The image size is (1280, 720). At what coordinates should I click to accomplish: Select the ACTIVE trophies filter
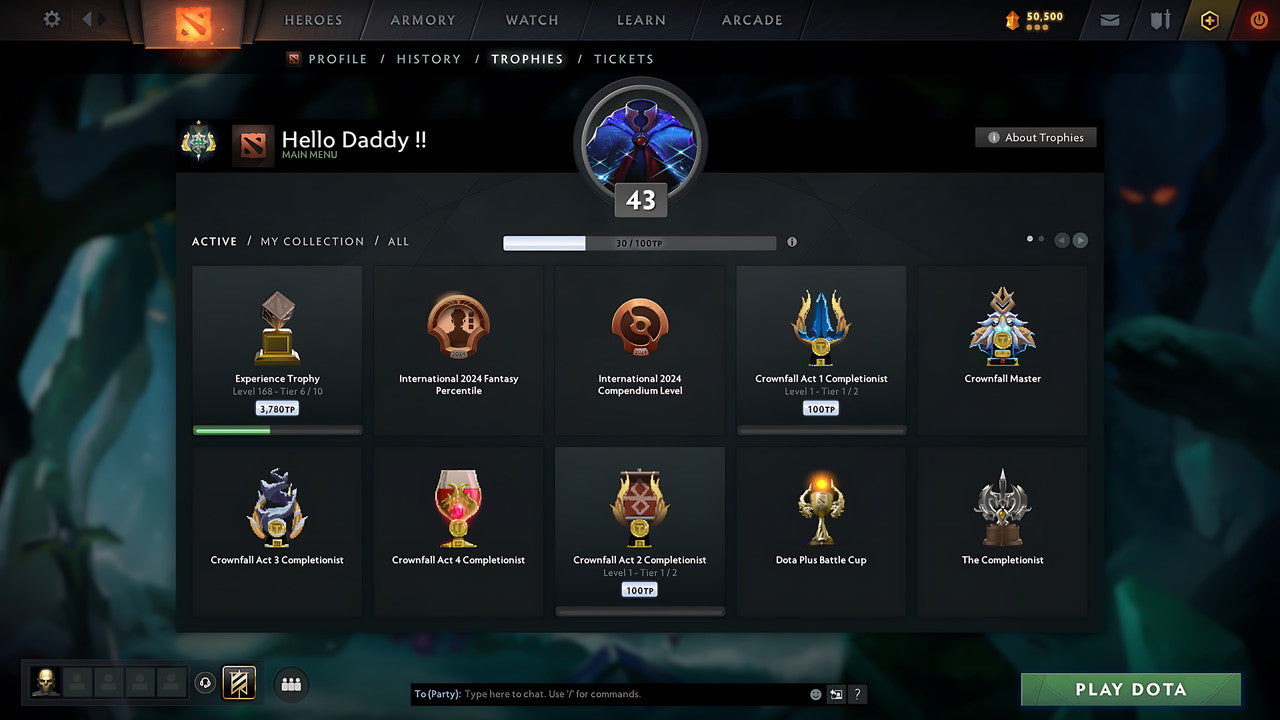(x=214, y=241)
